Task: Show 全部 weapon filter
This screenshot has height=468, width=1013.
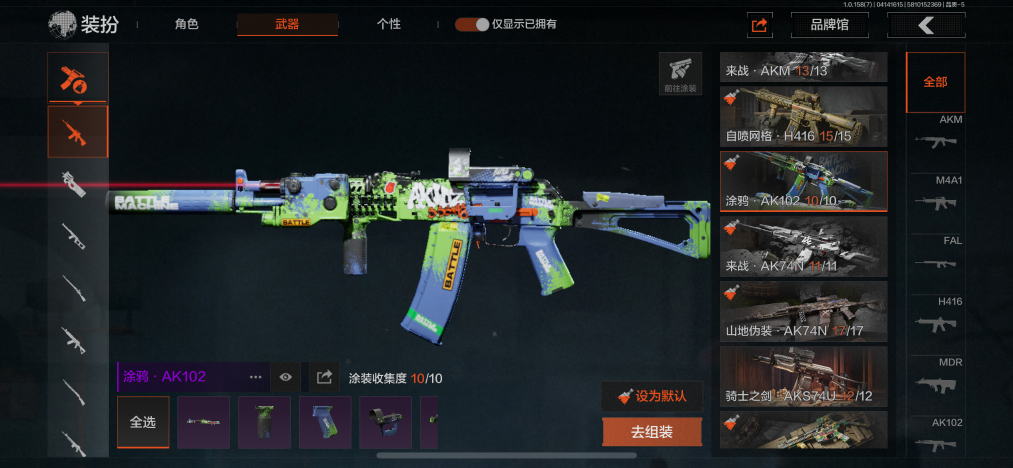Action: coord(935,82)
